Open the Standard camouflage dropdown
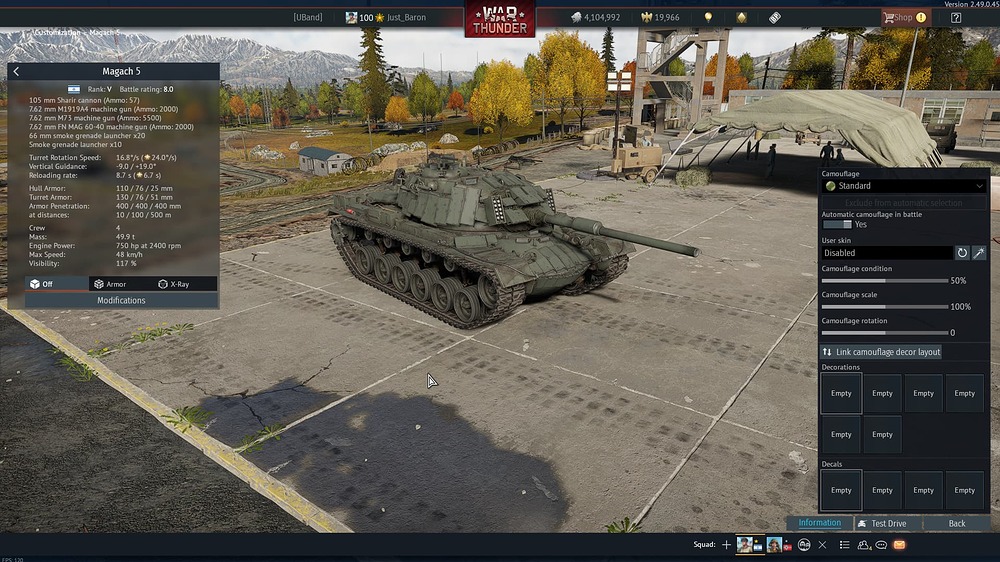Image resolution: width=1000 pixels, height=562 pixels. tap(903, 186)
